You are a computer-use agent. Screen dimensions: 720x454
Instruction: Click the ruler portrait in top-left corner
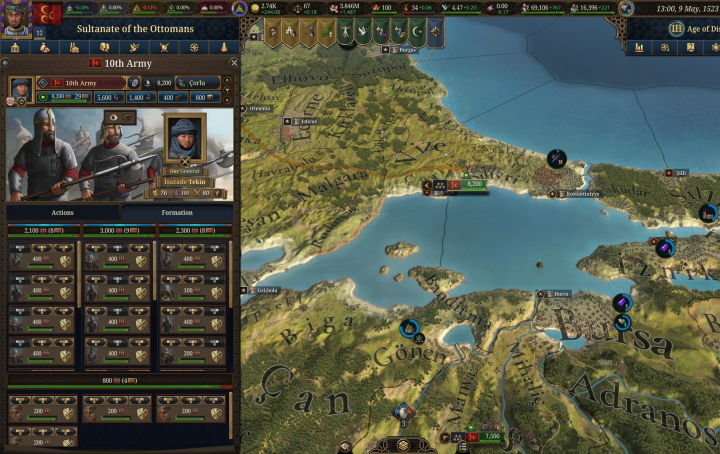pyautogui.click(x=15, y=16)
